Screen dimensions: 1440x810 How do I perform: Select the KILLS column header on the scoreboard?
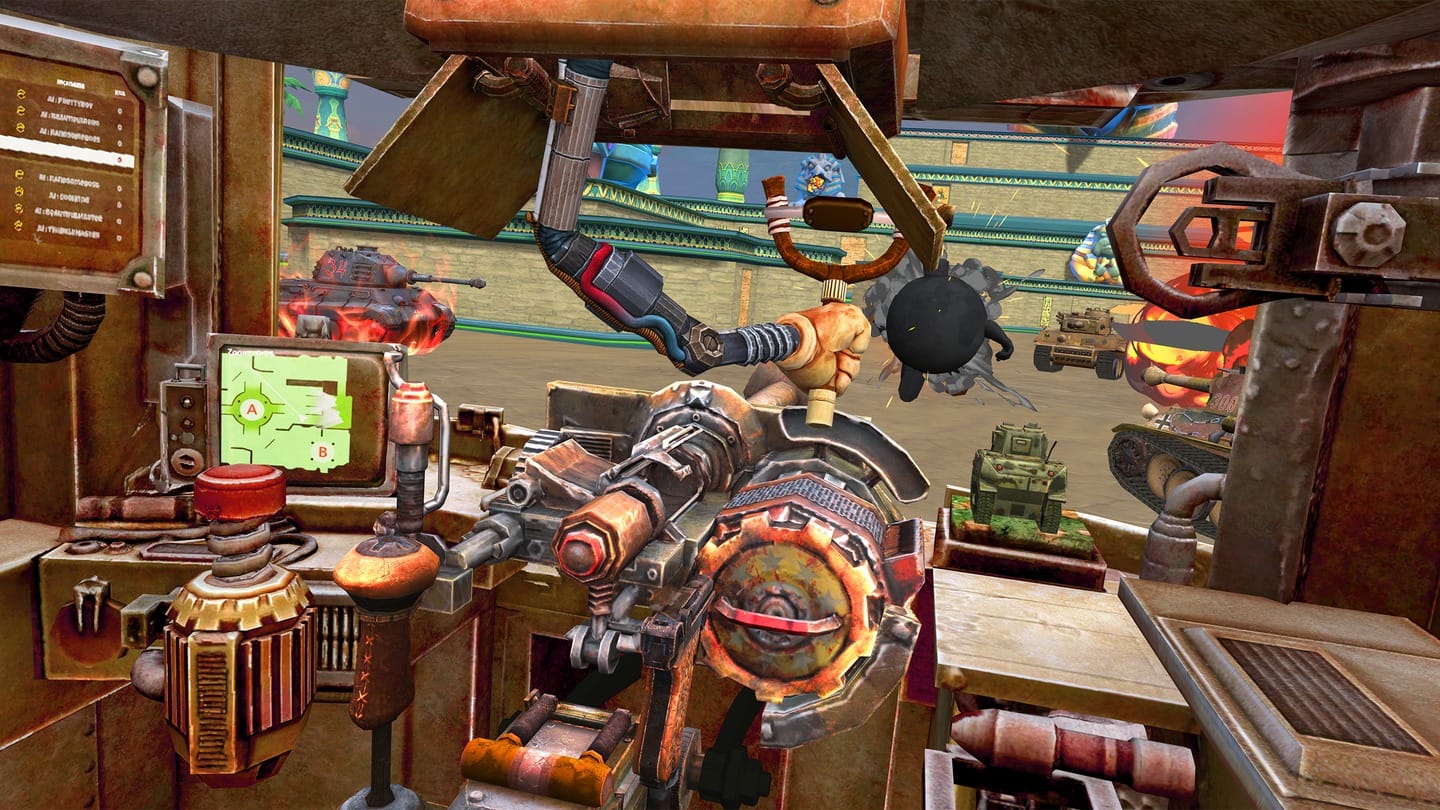coord(121,92)
